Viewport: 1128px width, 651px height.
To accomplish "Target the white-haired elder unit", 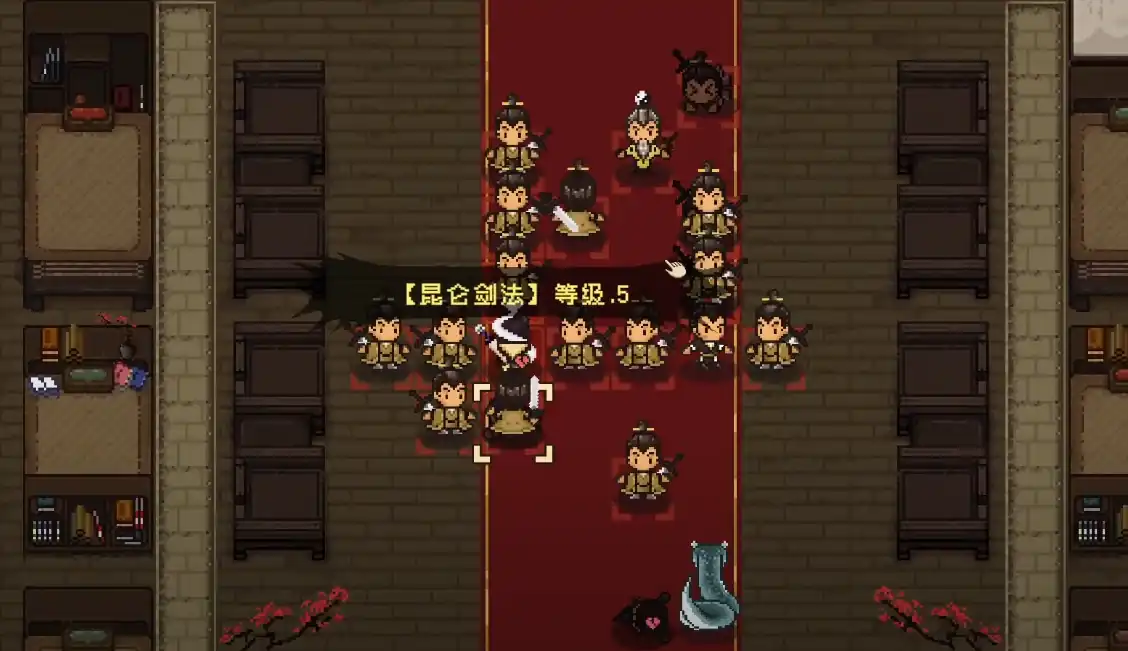I will [x=643, y=140].
